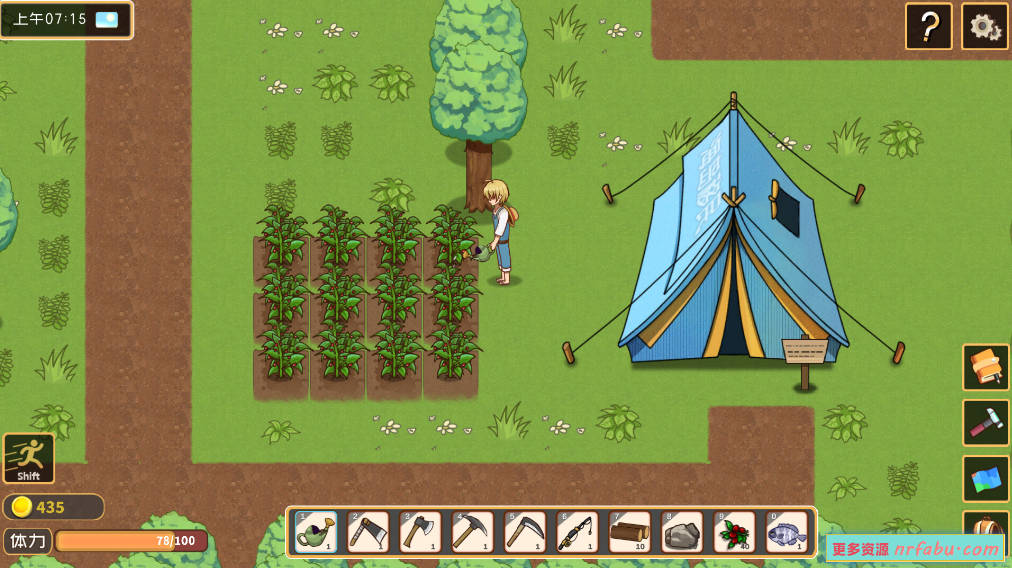Choose the hoe in the hotbar
The width and height of the screenshot is (1012, 568).
tap(368, 531)
